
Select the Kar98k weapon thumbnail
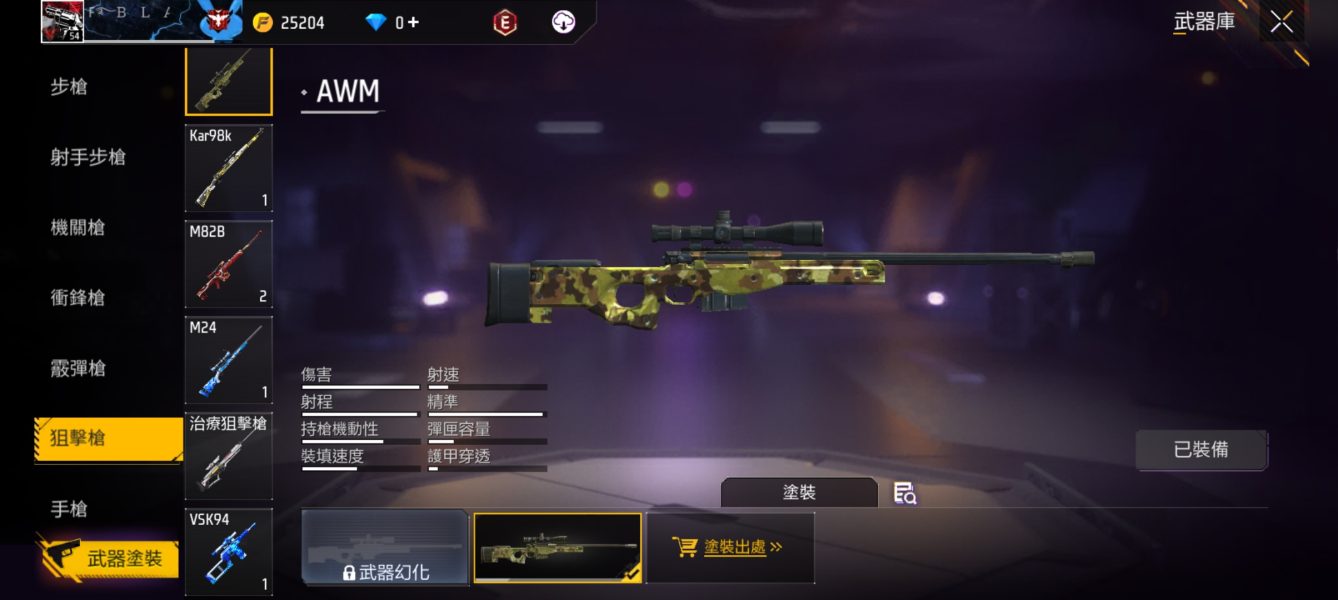228,168
